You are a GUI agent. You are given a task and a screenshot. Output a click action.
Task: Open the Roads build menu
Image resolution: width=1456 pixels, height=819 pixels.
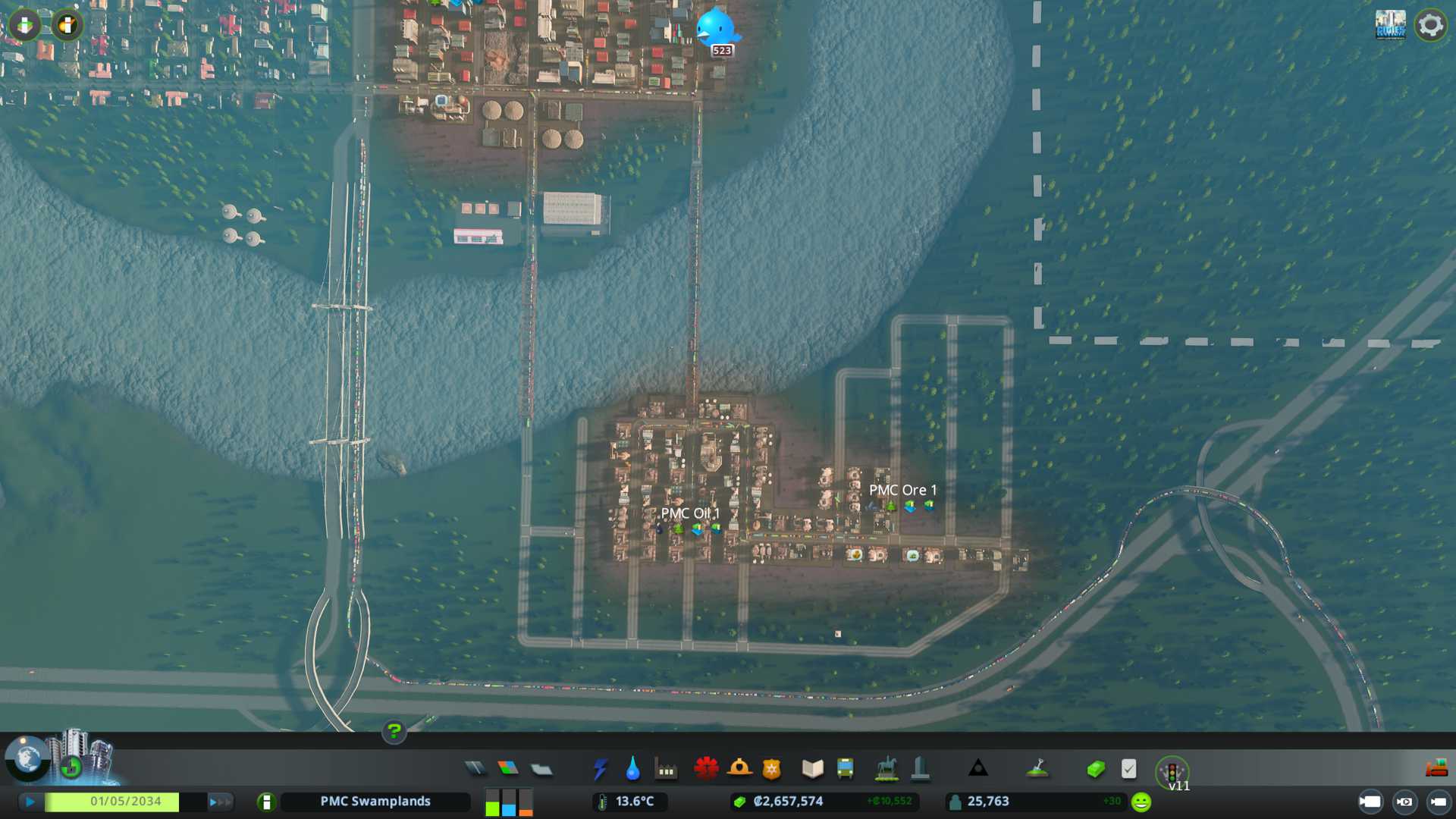coord(475,769)
